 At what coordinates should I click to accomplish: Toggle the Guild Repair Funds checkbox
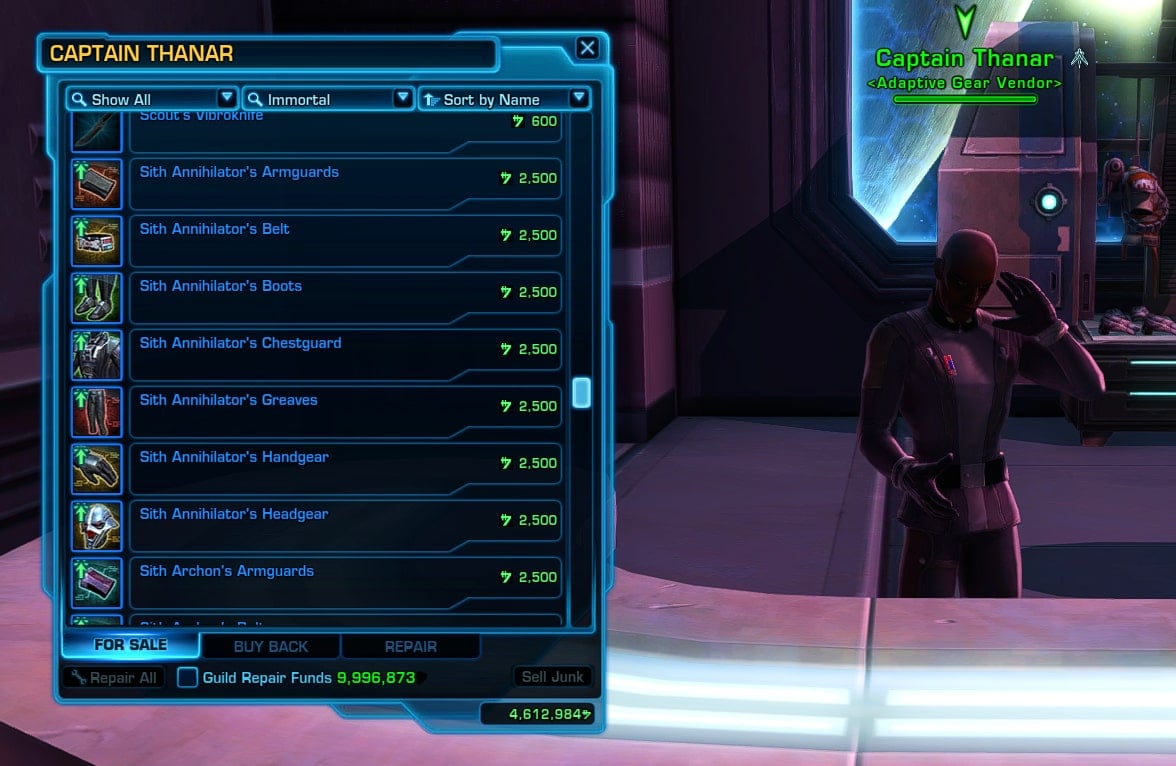click(x=187, y=677)
